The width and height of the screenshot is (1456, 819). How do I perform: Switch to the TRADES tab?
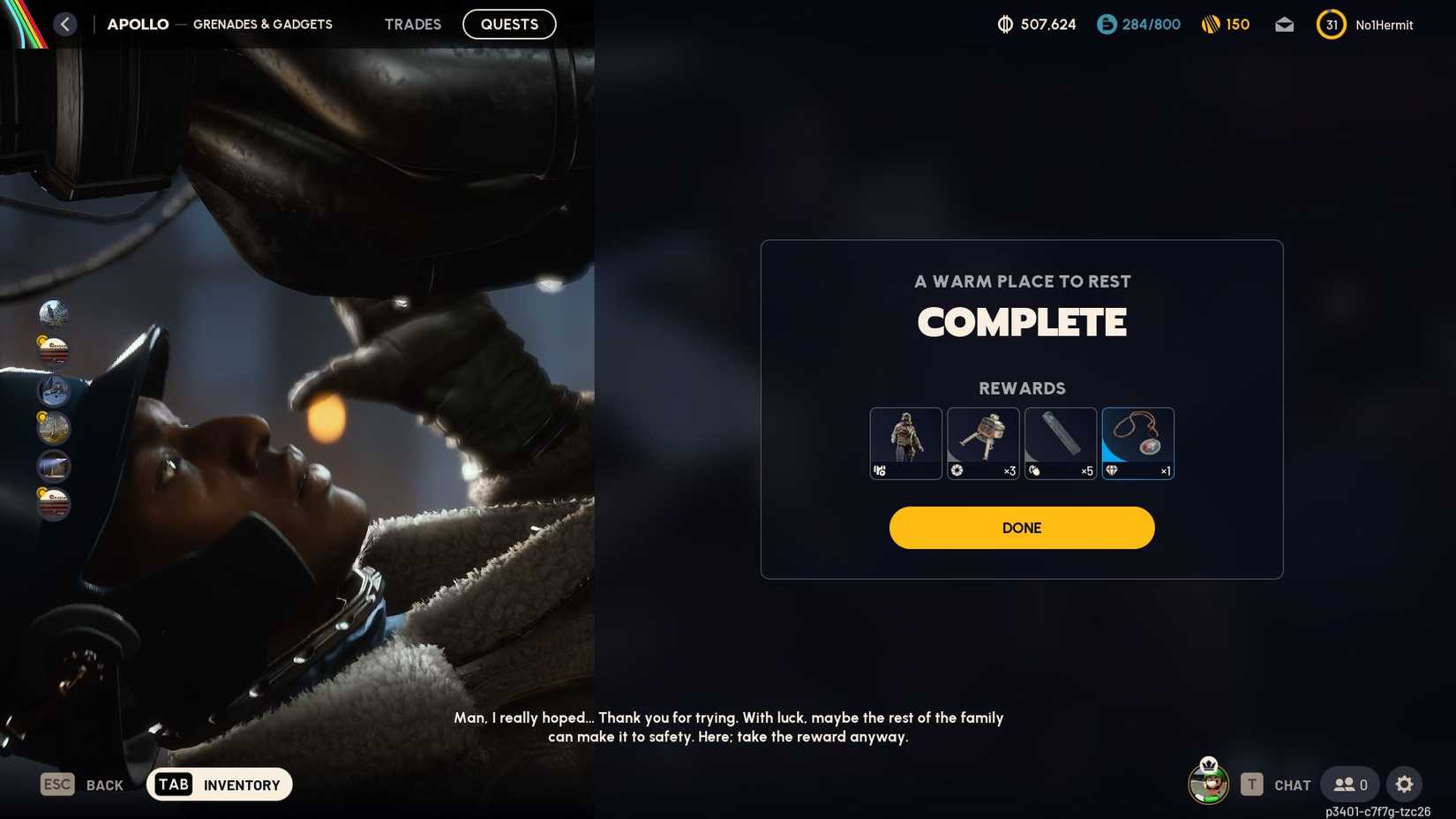click(x=412, y=24)
